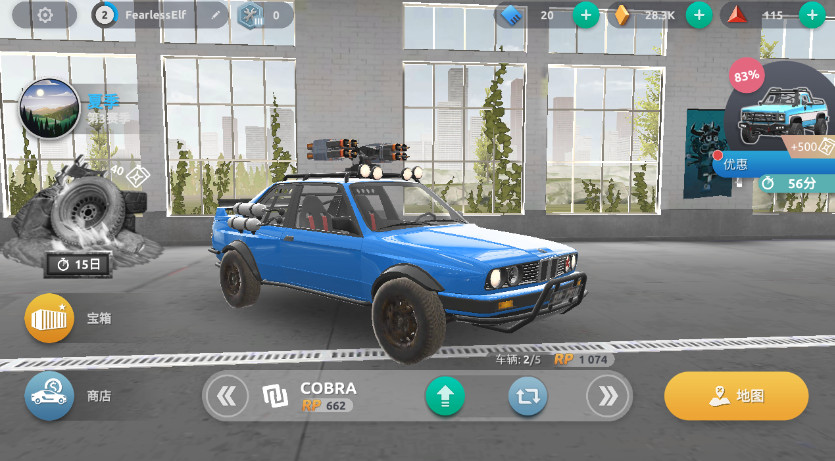
Task: Open the 地图 map
Action: [736, 396]
